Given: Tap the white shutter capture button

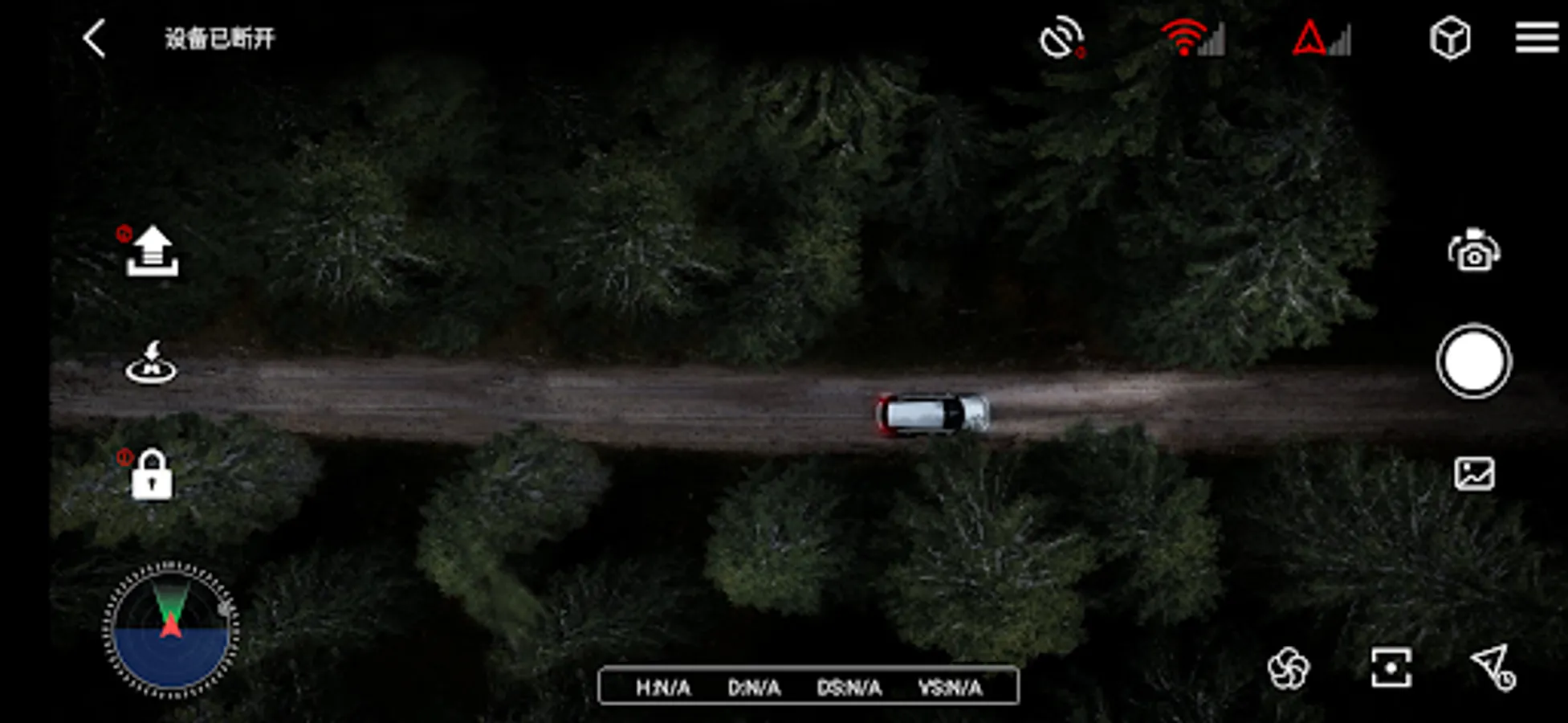Looking at the screenshot, I should 1473,362.
